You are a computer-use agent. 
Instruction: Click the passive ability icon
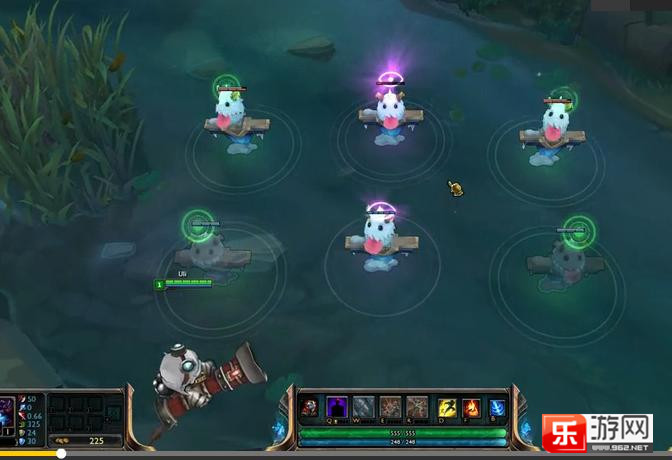click(x=311, y=407)
